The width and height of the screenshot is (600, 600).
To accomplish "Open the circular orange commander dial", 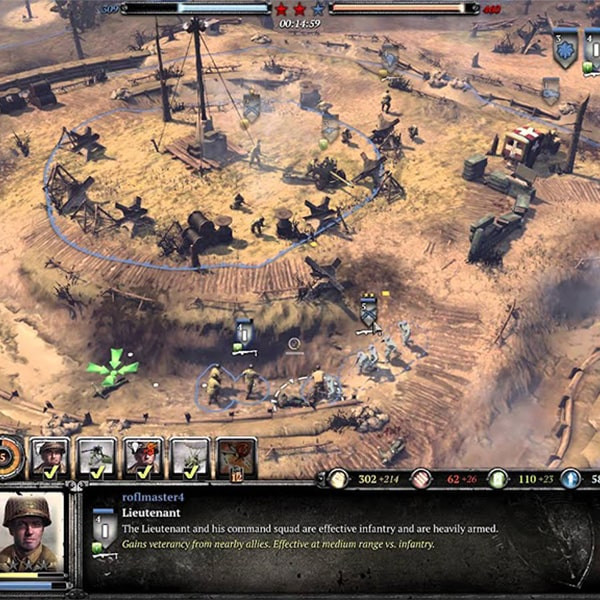I will pos(8,456).
